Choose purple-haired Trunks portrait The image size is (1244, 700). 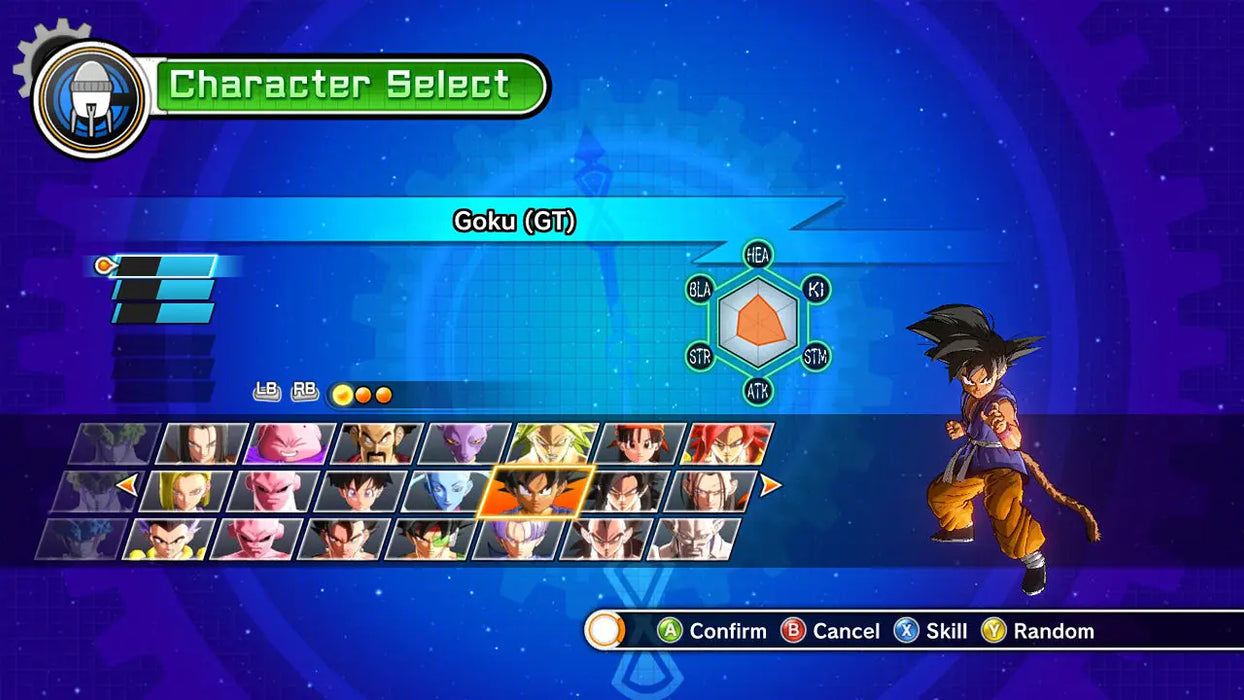tap(518, 538)
